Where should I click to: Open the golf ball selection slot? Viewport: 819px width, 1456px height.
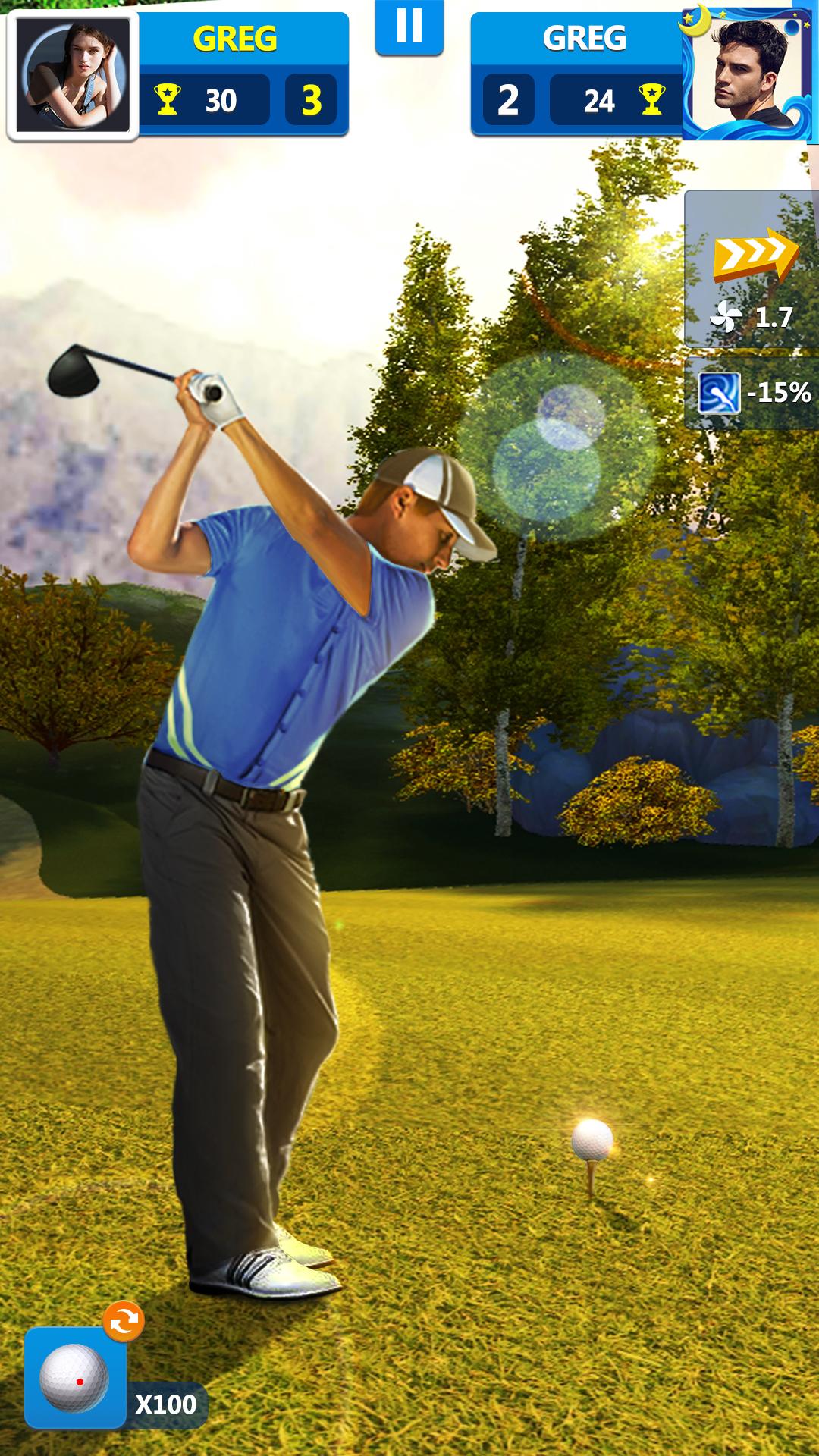(x=75, y=1378)
